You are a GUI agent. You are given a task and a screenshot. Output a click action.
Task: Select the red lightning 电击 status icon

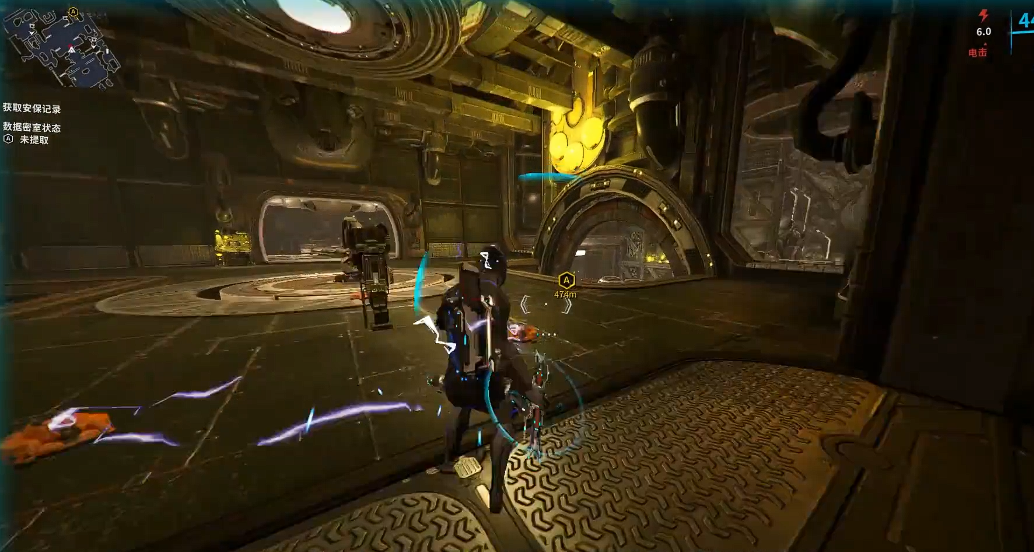coord(983,16)
